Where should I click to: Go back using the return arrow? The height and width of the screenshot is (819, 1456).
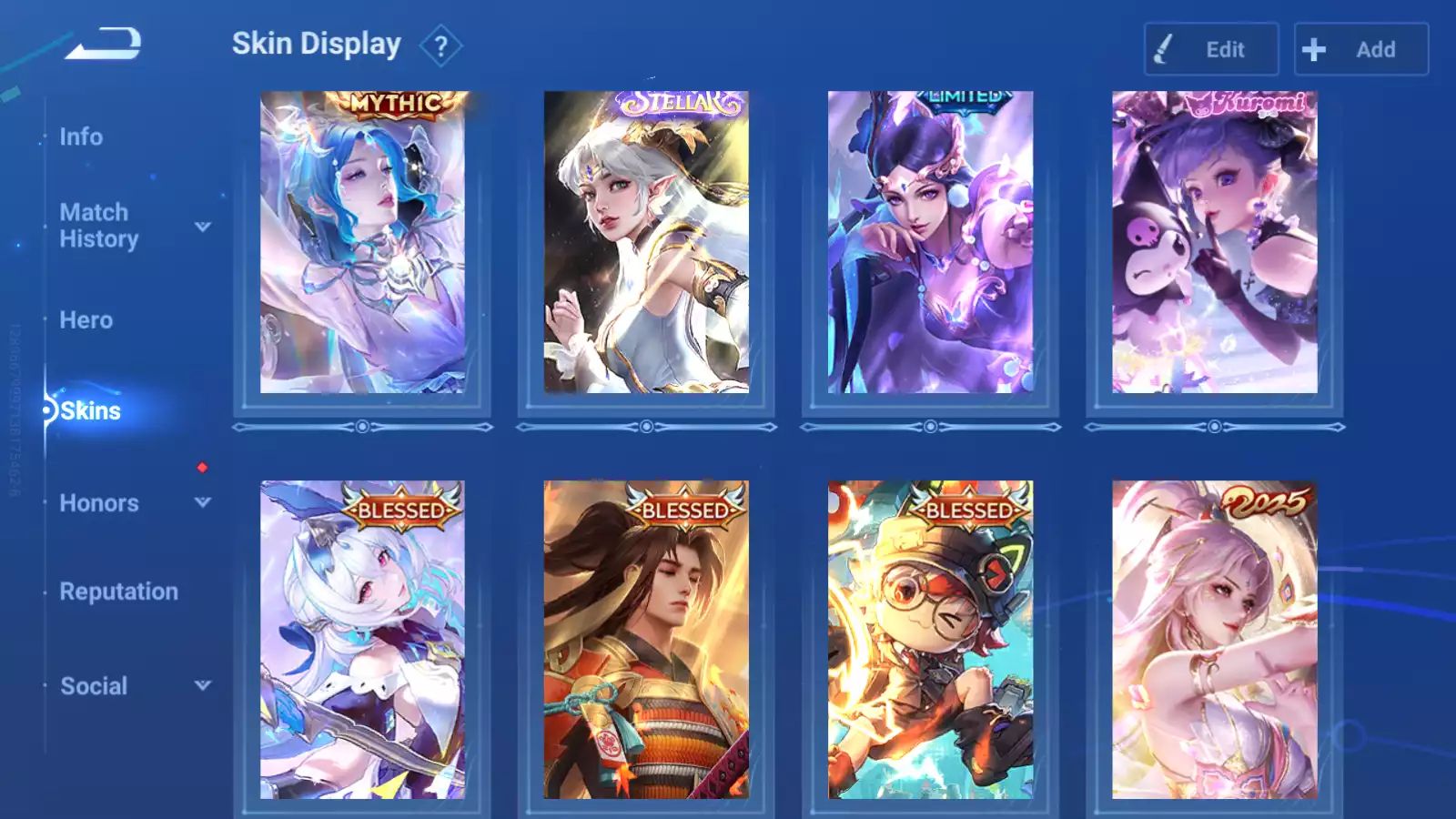(103, 44)
